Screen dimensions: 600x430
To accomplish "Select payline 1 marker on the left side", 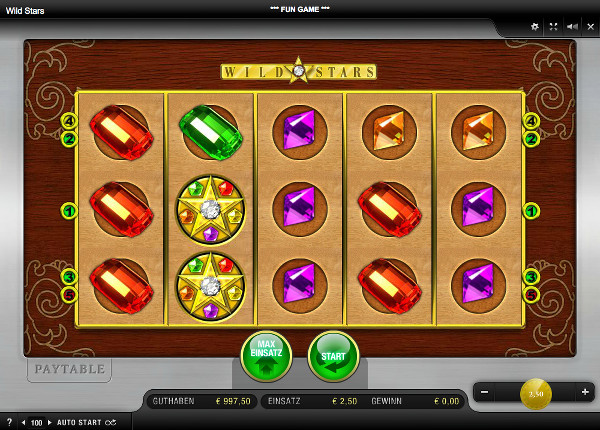I will click(x=69, y=210).
